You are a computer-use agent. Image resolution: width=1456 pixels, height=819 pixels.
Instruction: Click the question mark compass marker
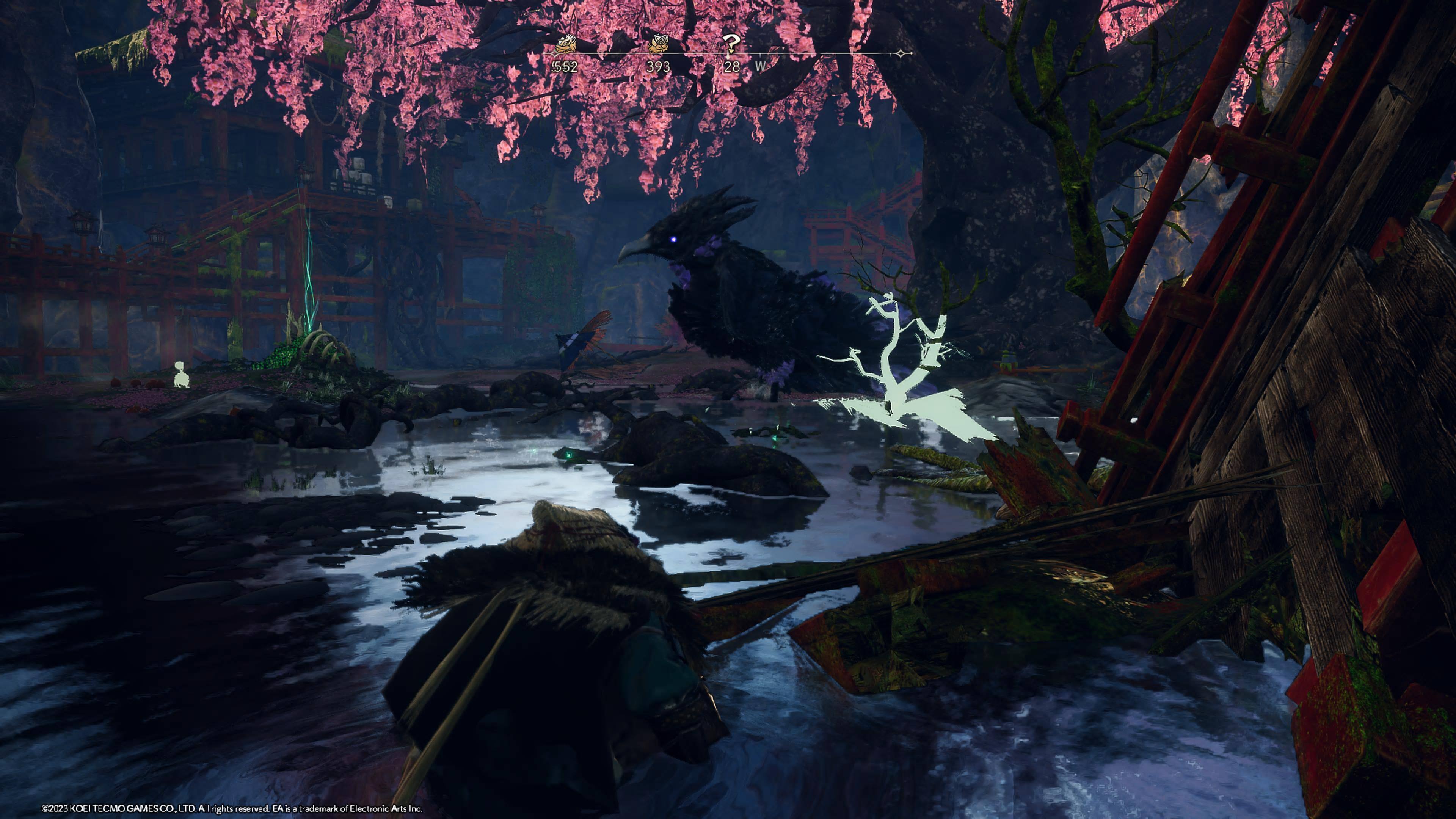pos(731,44)
